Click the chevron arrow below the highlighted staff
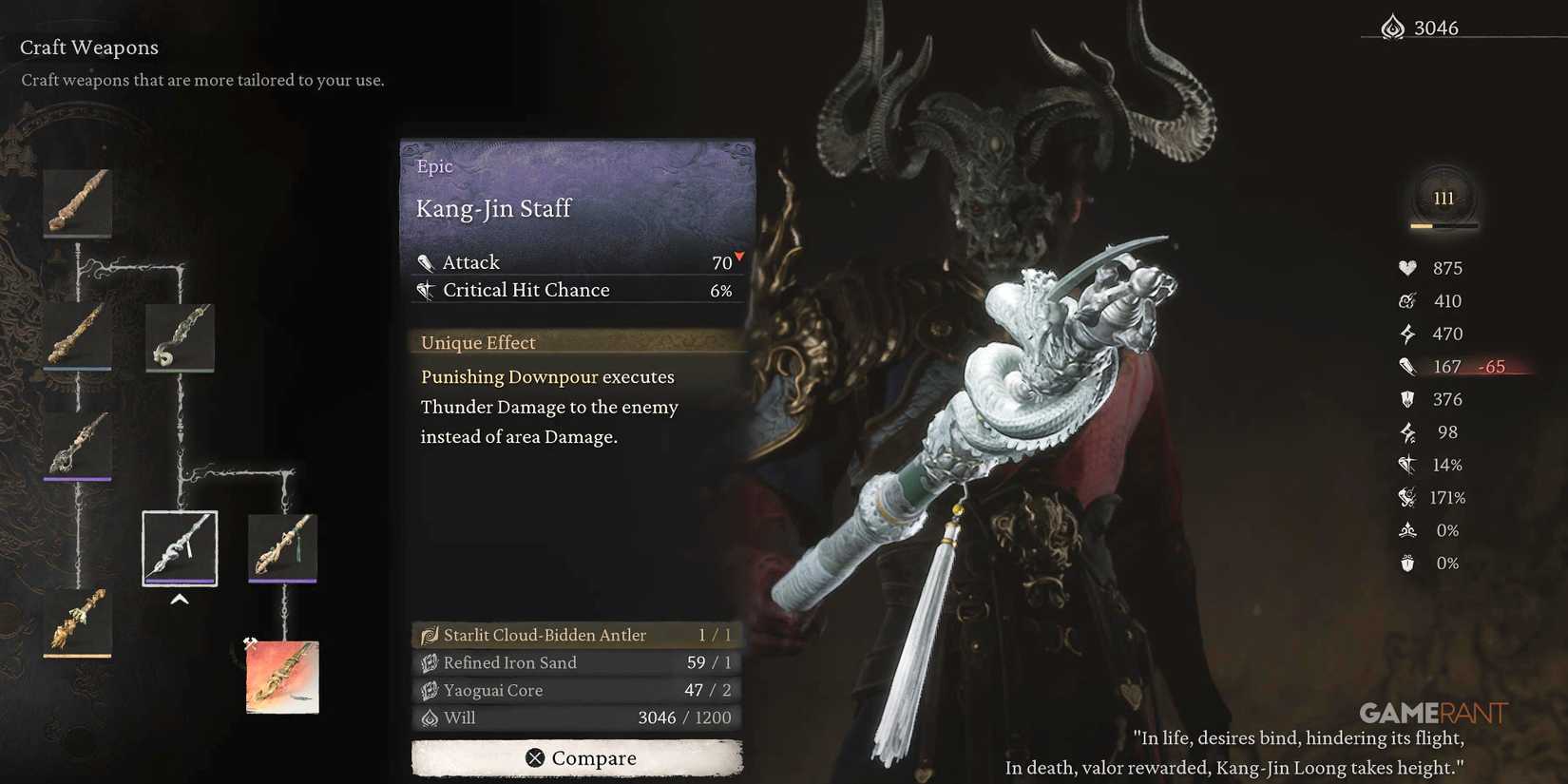Image resolution: width=1568 pixels, height=784 pixels. pos(180,600)
